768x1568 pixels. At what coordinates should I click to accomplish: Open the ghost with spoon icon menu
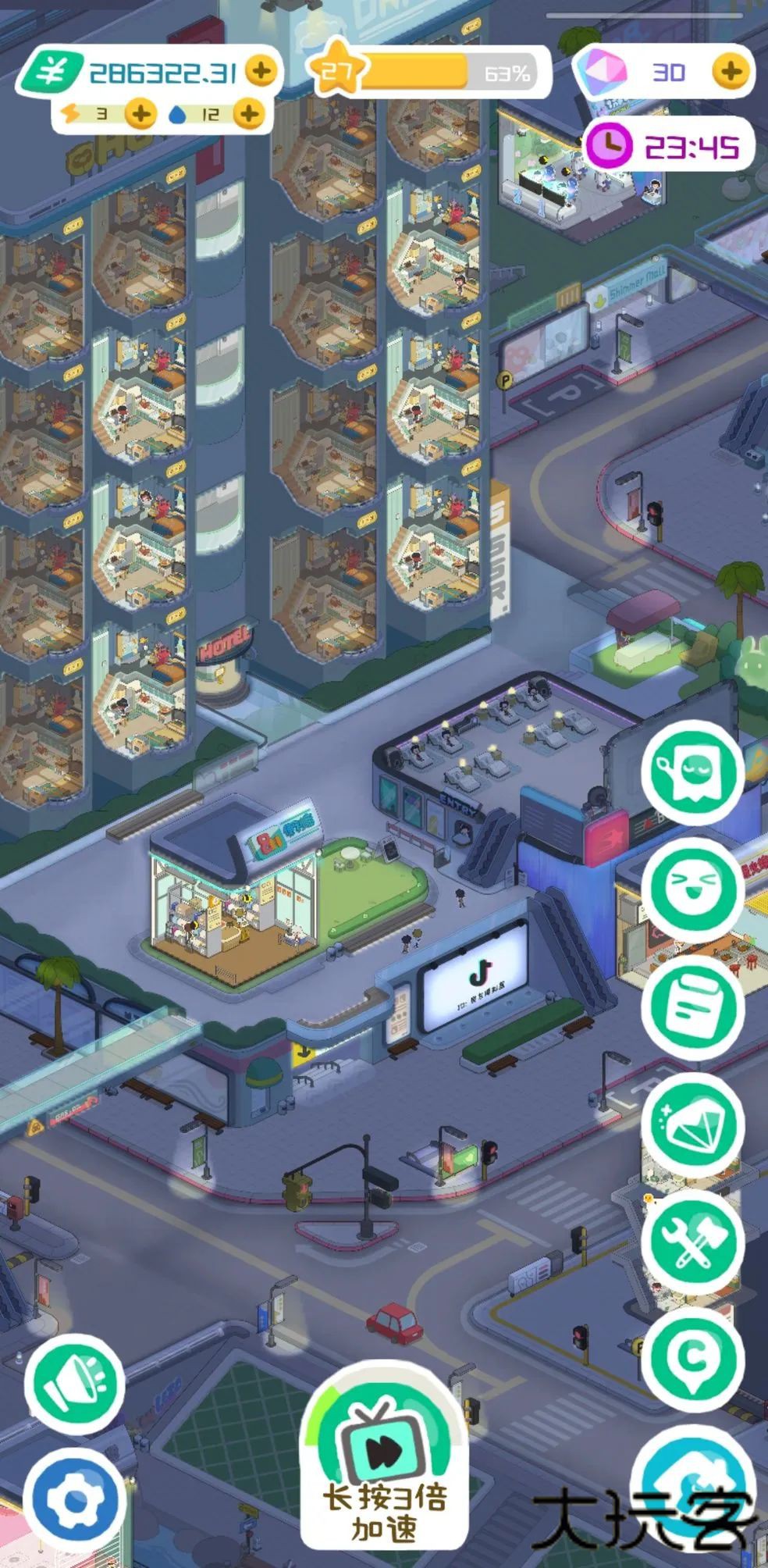point(692,772)
